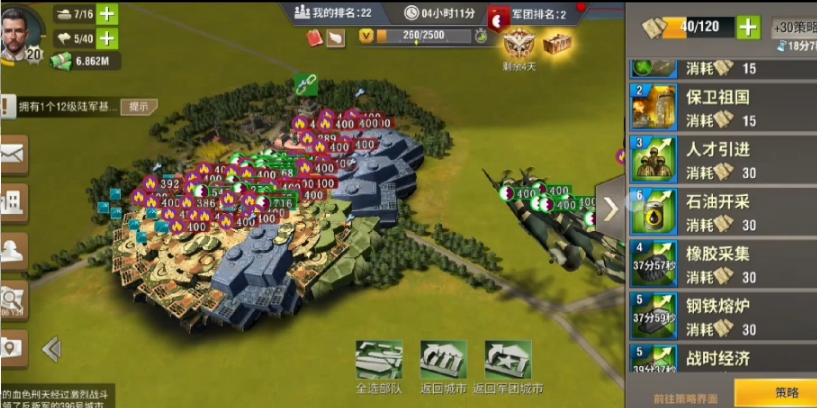Open the glowing treasure chest reward

click(557, 42)
